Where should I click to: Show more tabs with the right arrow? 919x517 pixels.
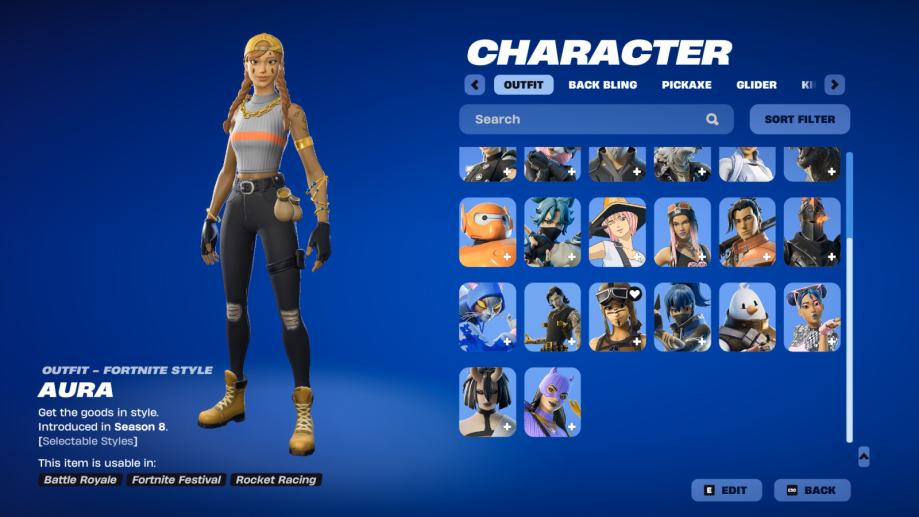click(x=834, y=85)
